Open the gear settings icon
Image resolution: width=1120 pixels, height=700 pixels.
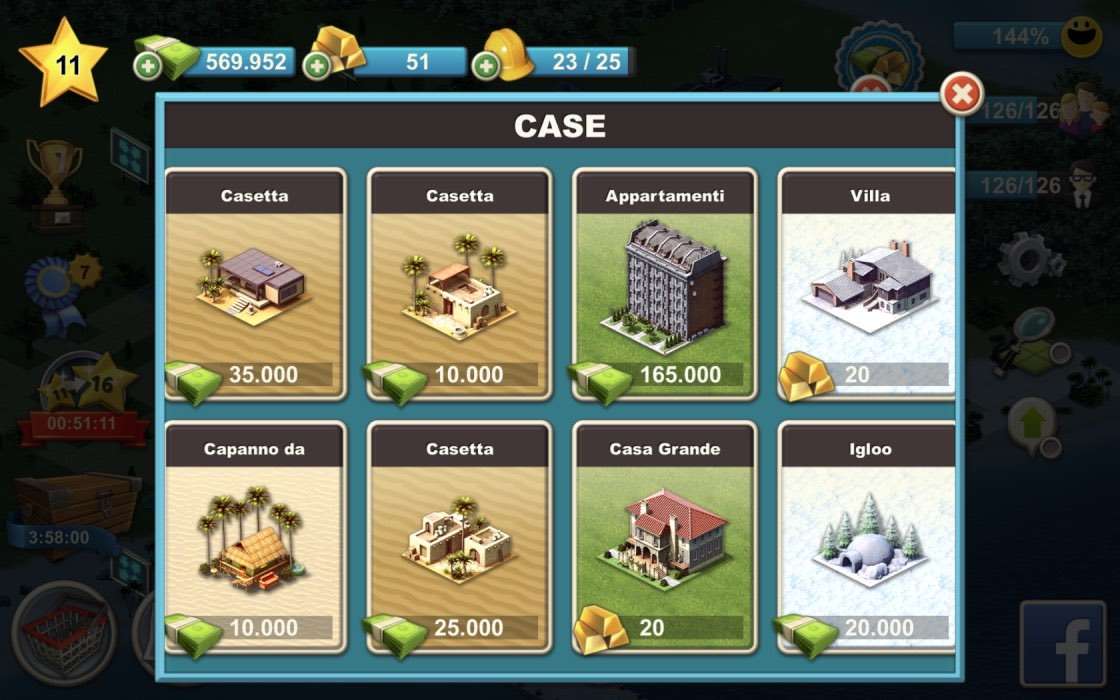[1031, 260]
